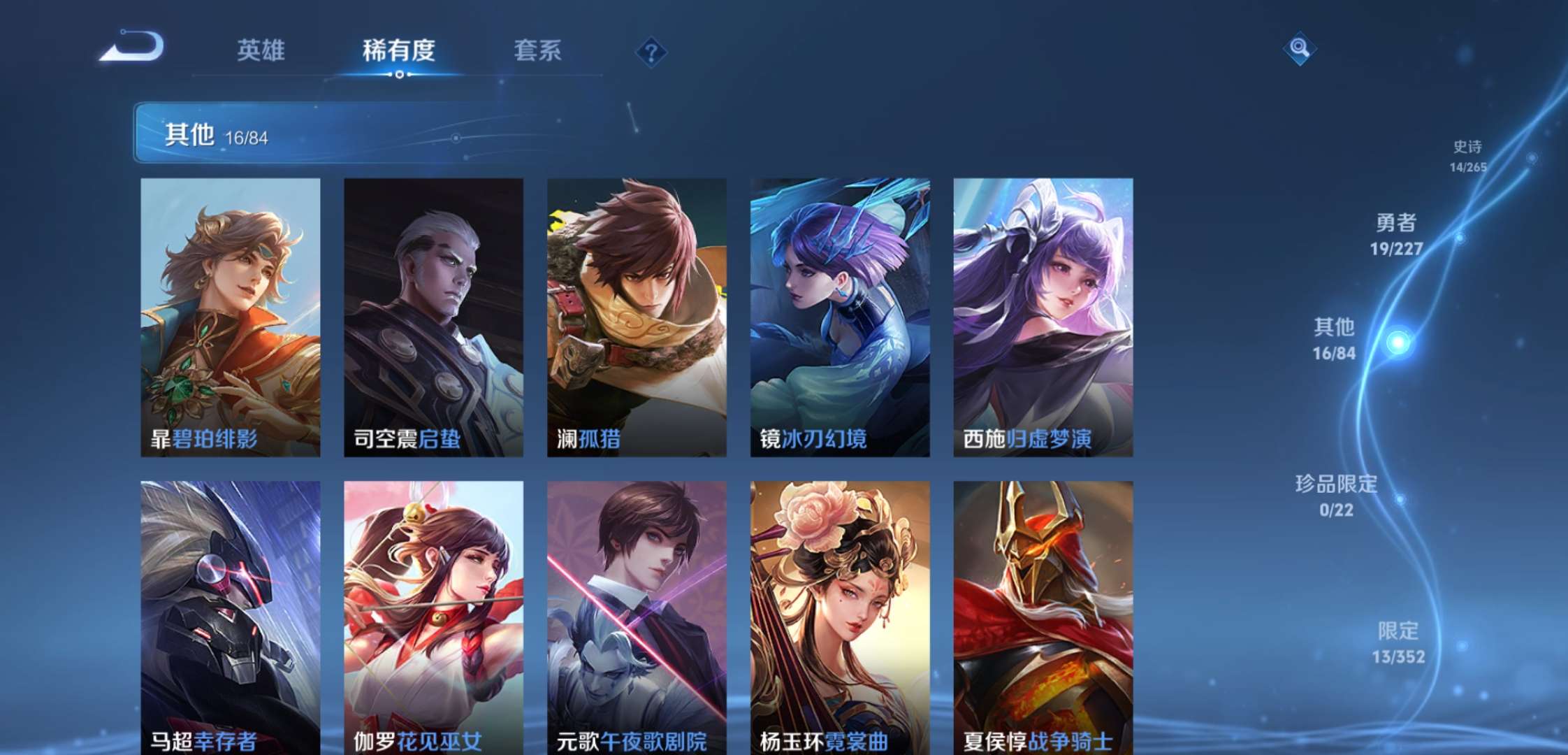Click the question mark help icon
This screenshot has width=1568, height=755.
click(650, 51)
